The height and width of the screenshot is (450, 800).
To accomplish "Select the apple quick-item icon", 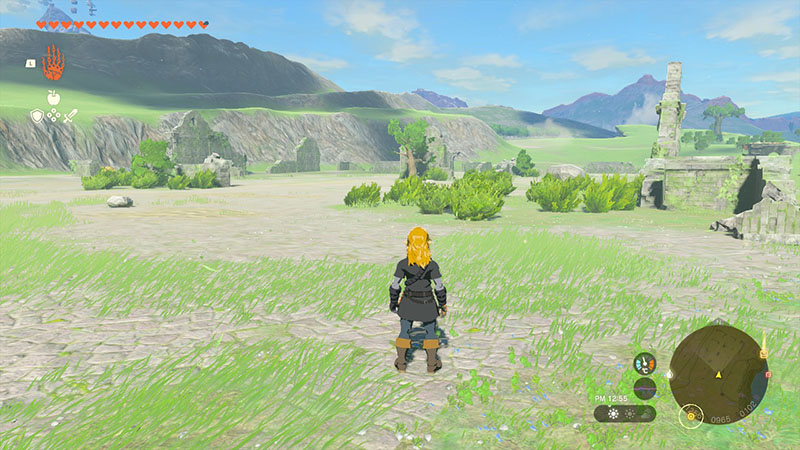I will (53, 97).
